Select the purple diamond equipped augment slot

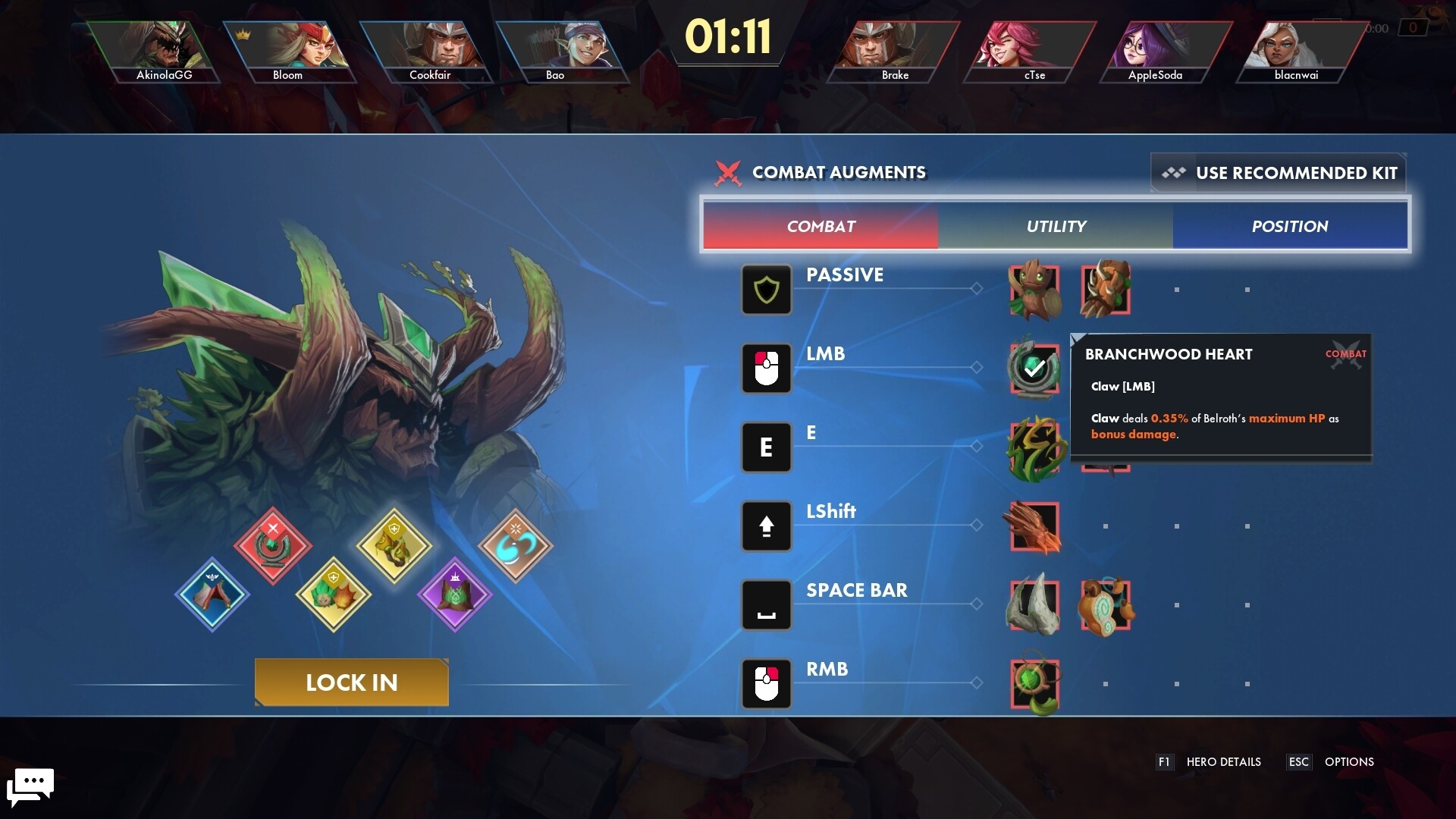pyautogui.click(x=454, y=594)
